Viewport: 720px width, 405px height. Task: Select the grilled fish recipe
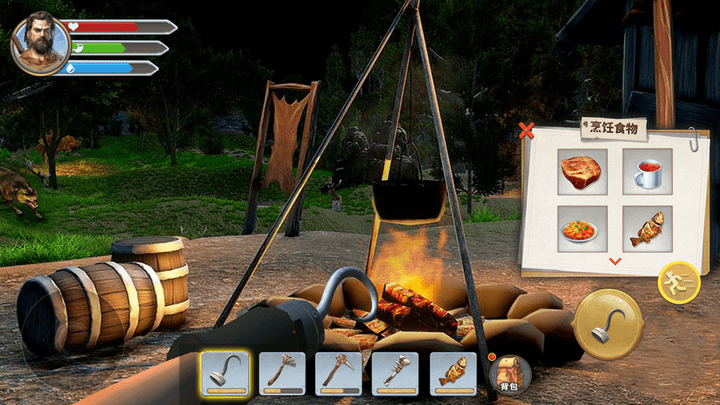tap(646, 229)
